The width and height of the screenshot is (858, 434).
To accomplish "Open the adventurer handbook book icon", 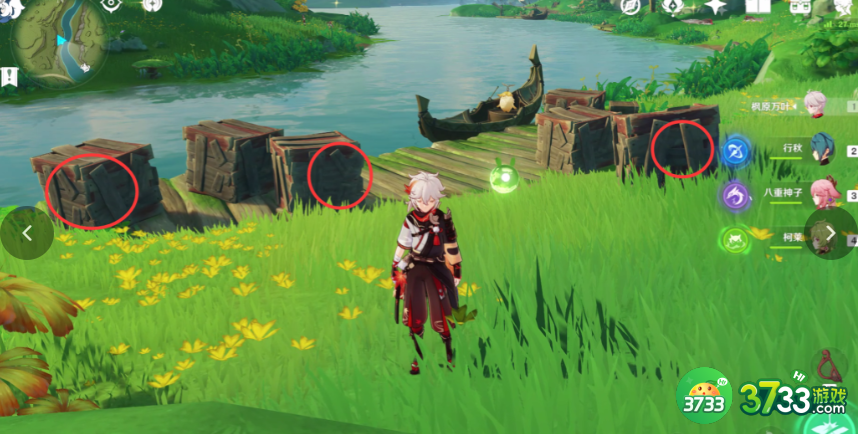I will click(x=758, y=7).
